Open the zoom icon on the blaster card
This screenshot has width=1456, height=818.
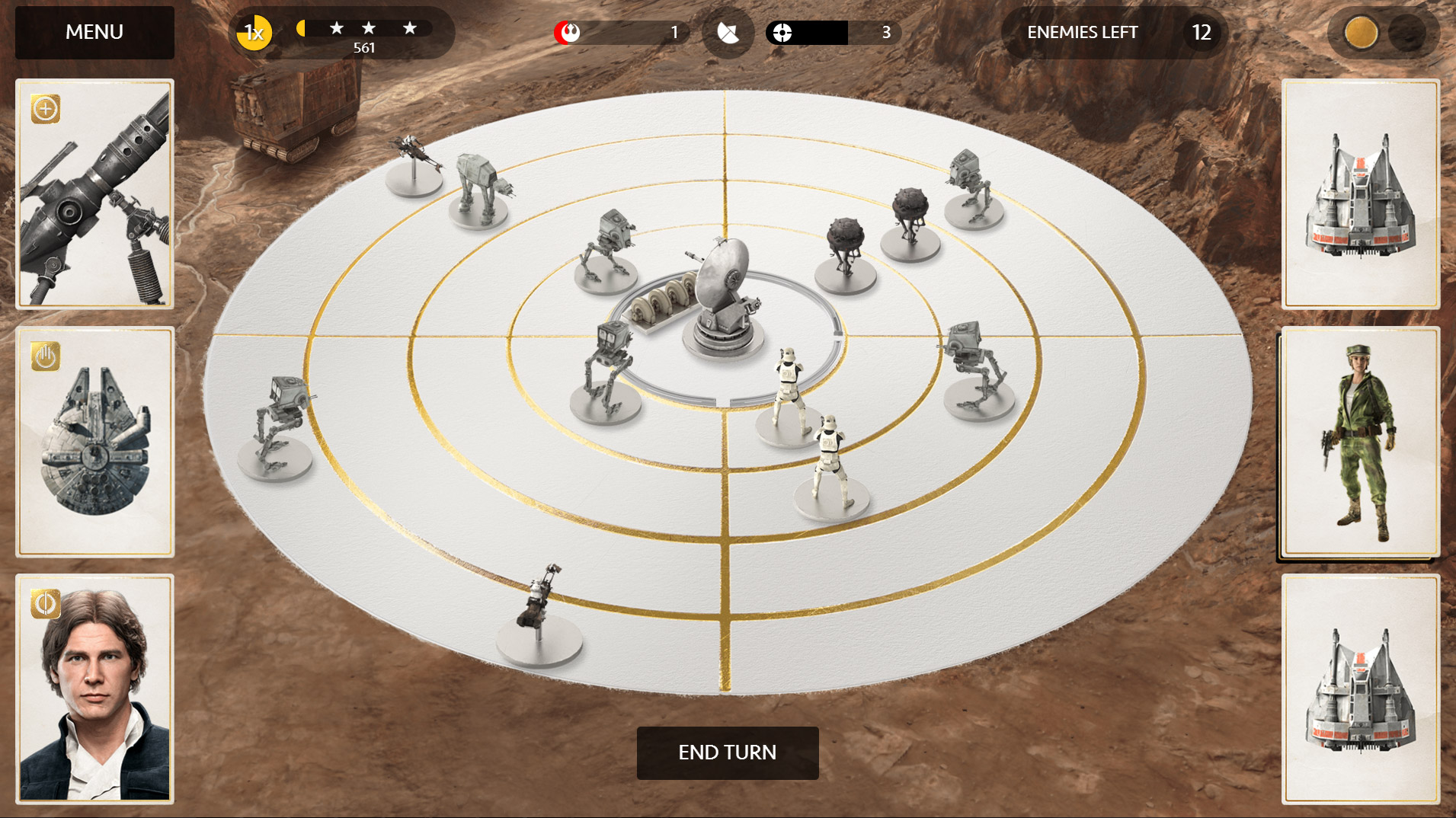[x=46, y=109]
